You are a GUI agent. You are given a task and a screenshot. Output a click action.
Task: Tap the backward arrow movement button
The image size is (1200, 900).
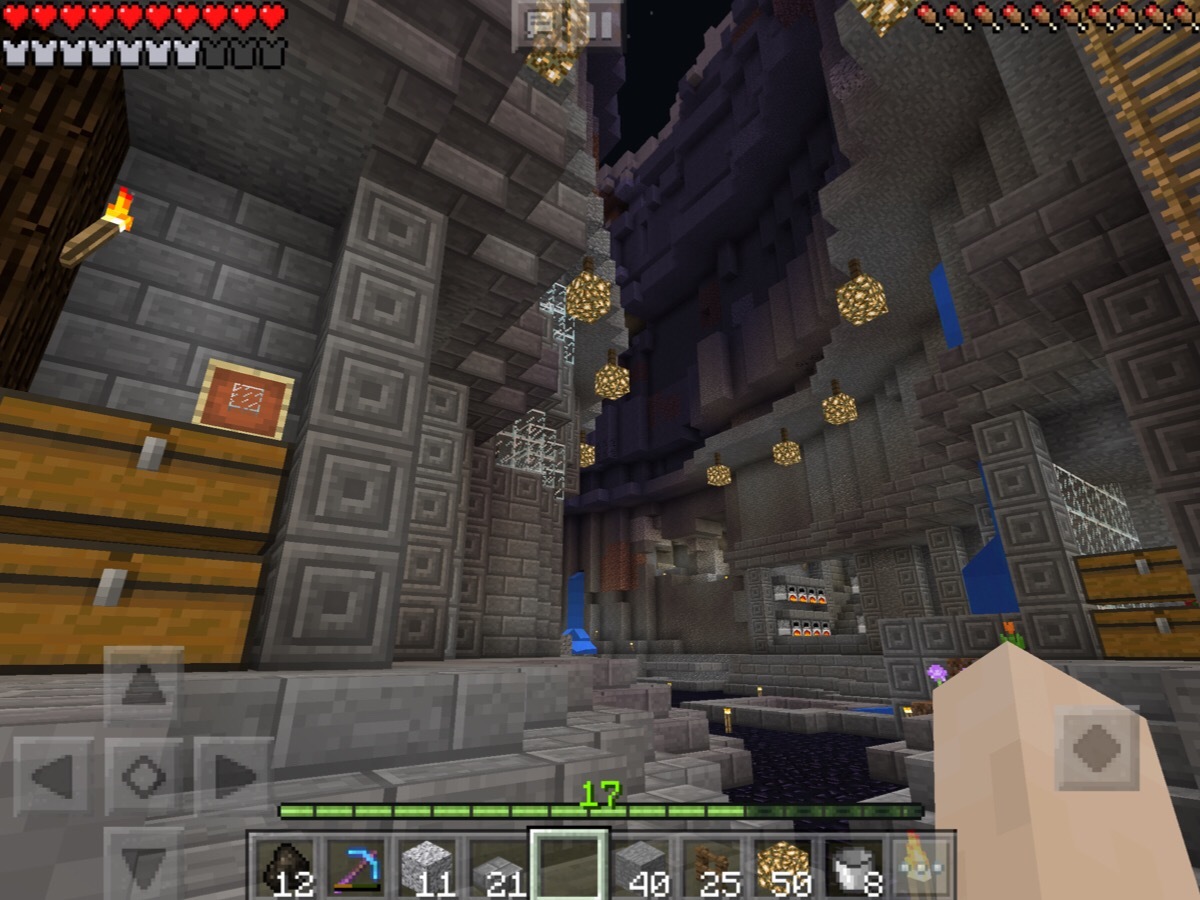click(143, 866)
